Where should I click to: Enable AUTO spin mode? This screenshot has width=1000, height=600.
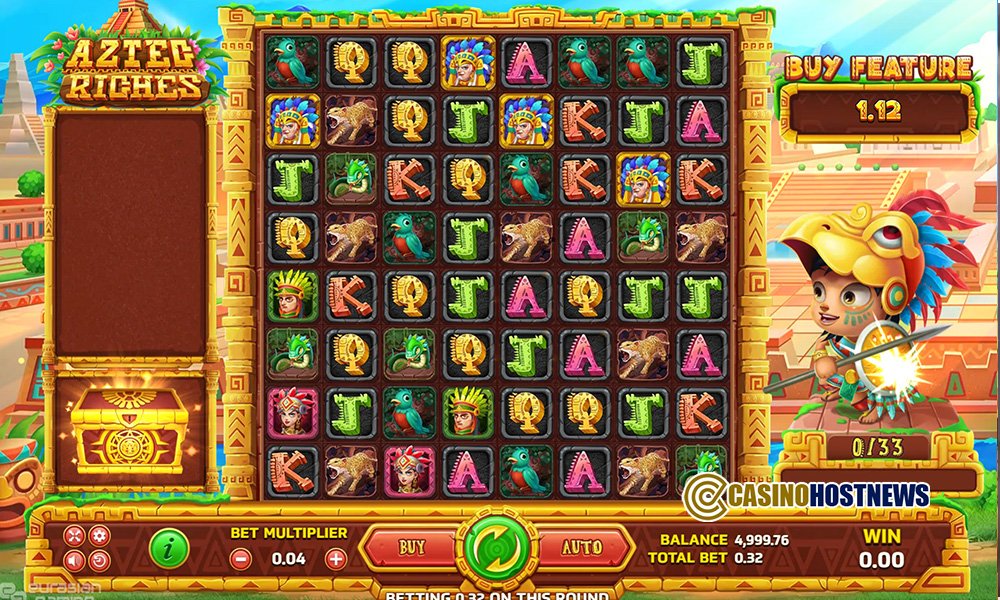582,548
